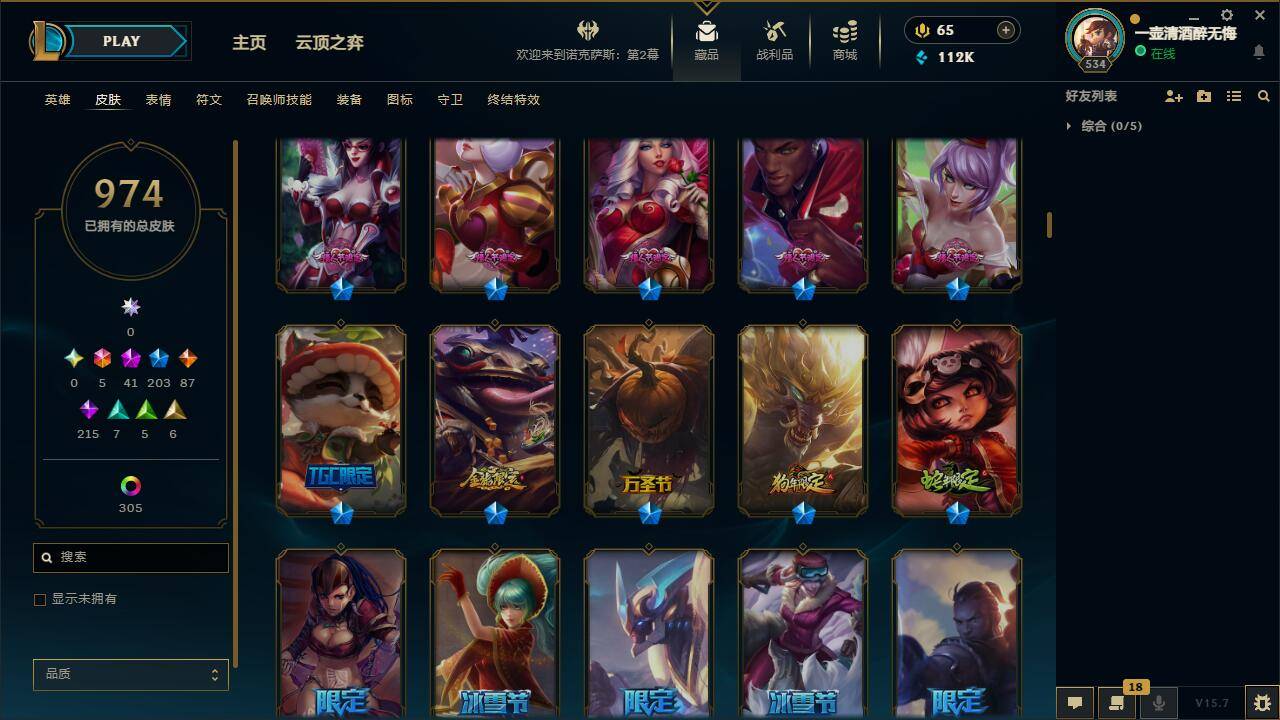1280x720 pixels.
Task: Open the chat bubble icon
Action: (1075, 703)
